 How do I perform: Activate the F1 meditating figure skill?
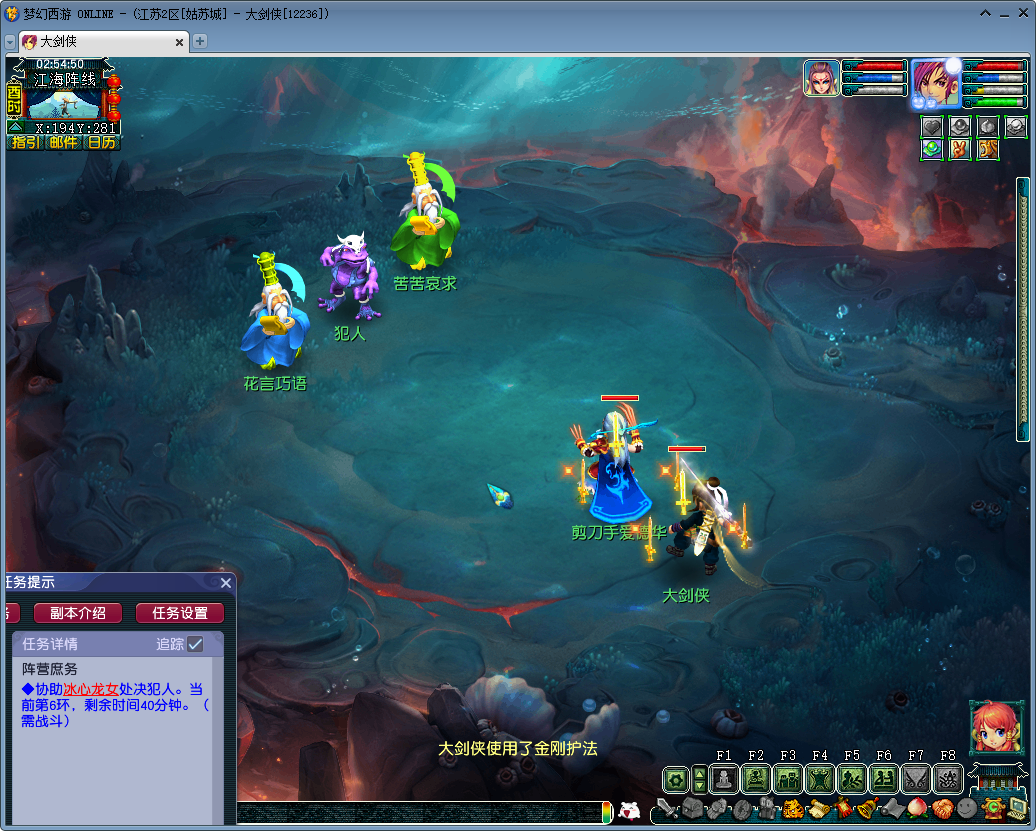pyautogui.click(x=724, y=778)
